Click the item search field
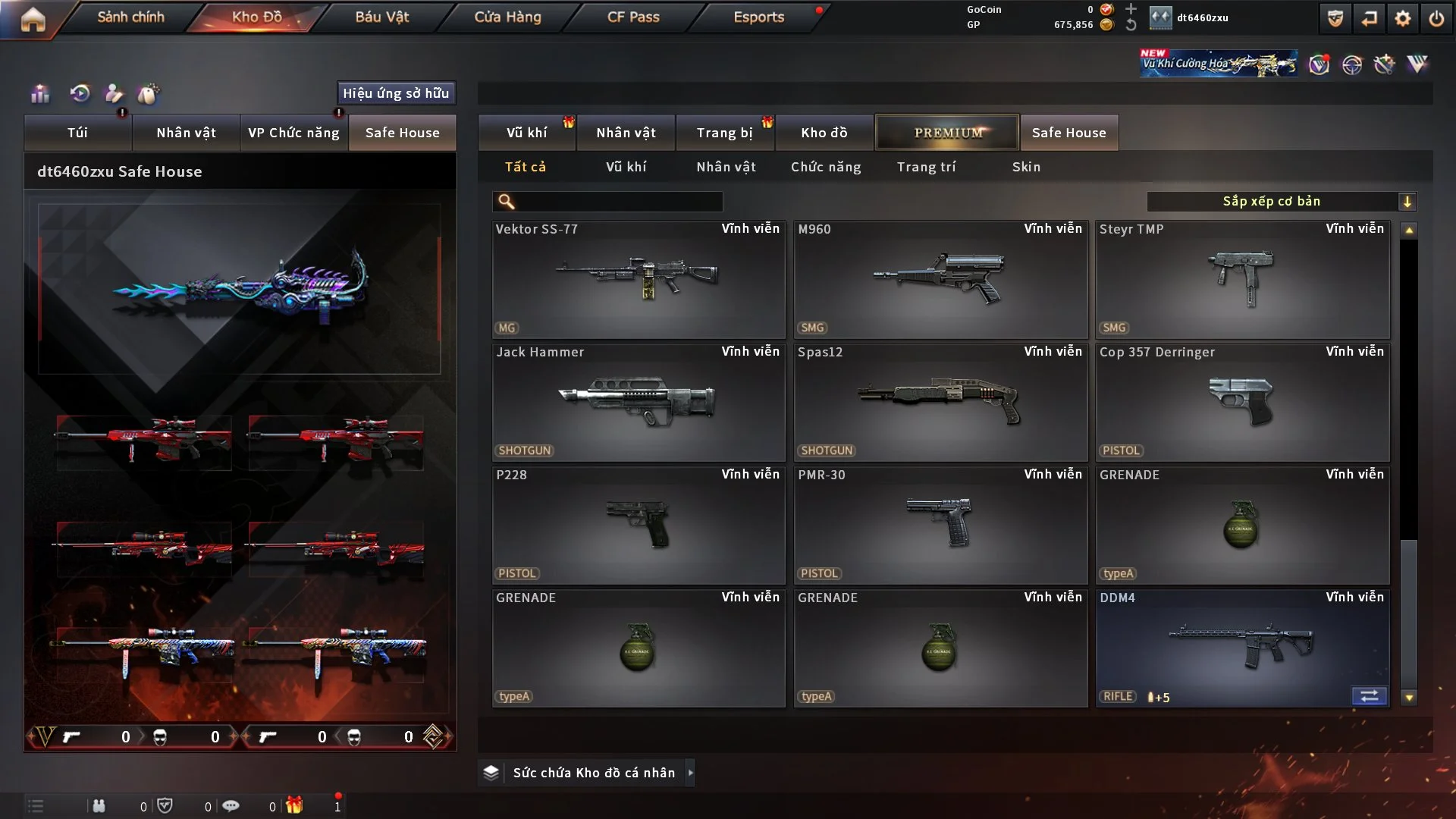This screenshot has height=819, width=1456. [618, 202]
